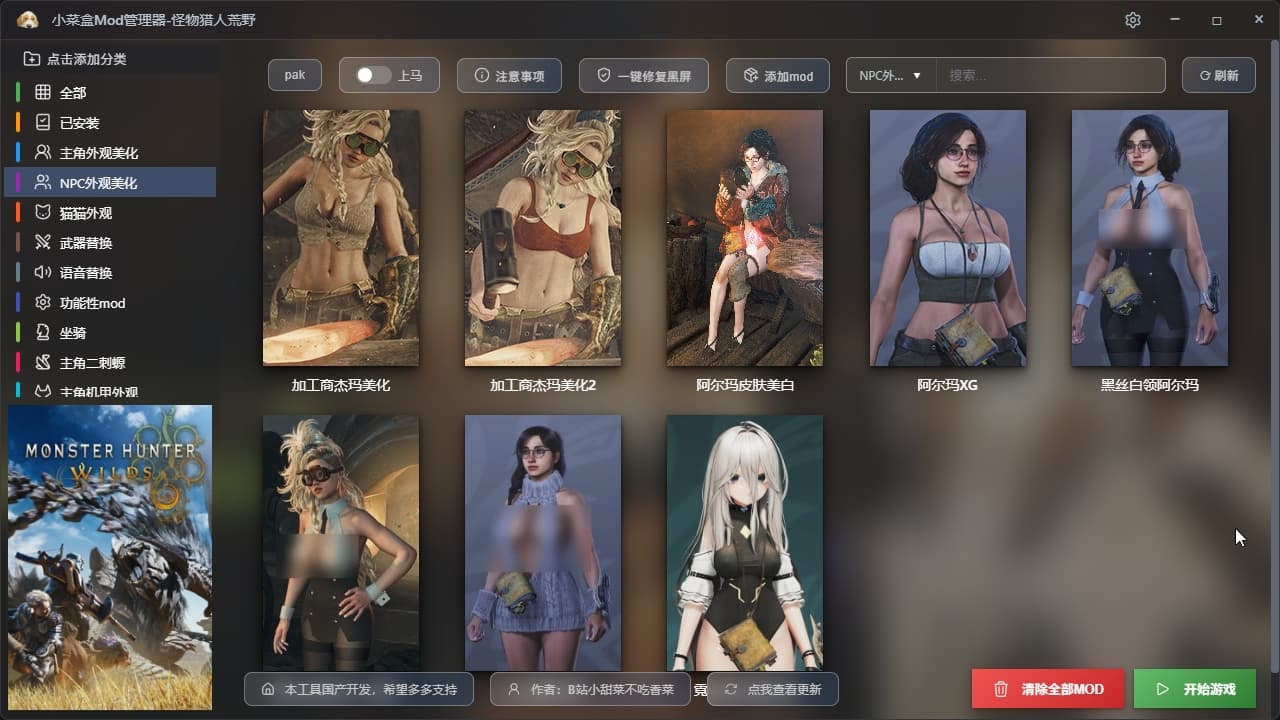Clear all mods with 清除全部MOD
The height and width of the screenshot is (720, 1280).
[1048, 689]
